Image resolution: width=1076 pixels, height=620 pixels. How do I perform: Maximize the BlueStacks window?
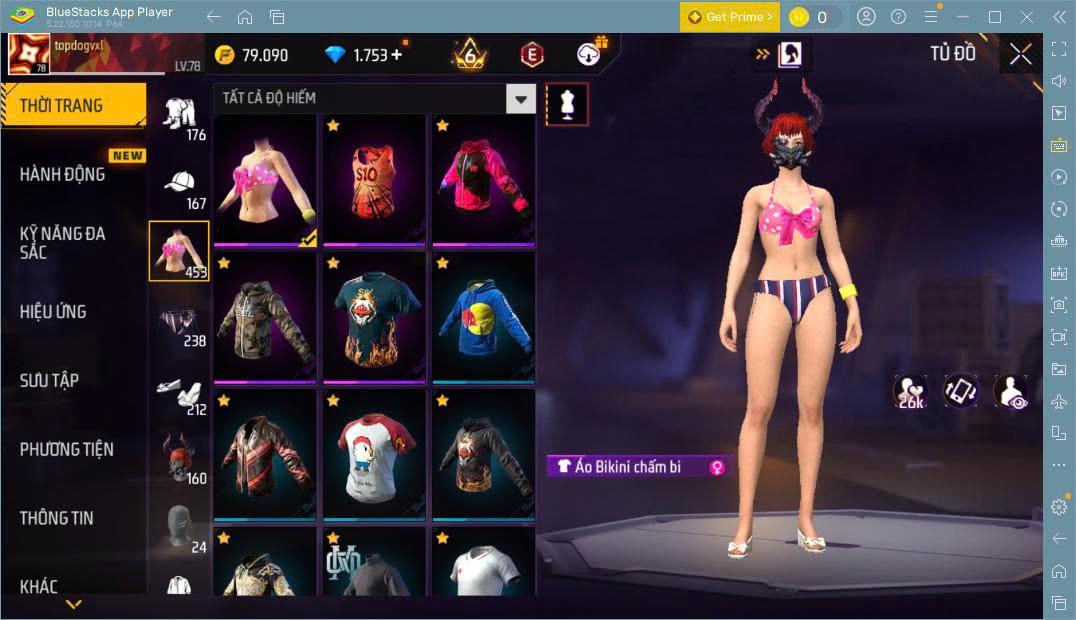(994, 17)
